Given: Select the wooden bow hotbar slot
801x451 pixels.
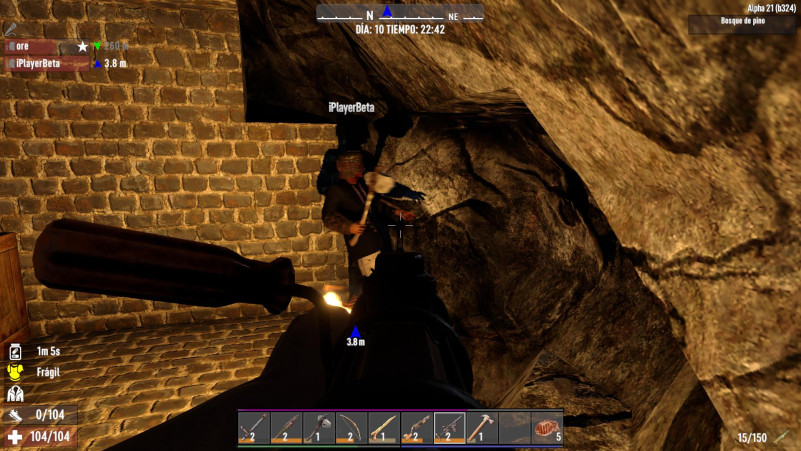Looking at the screenshot, I should [x=352, y=427].
